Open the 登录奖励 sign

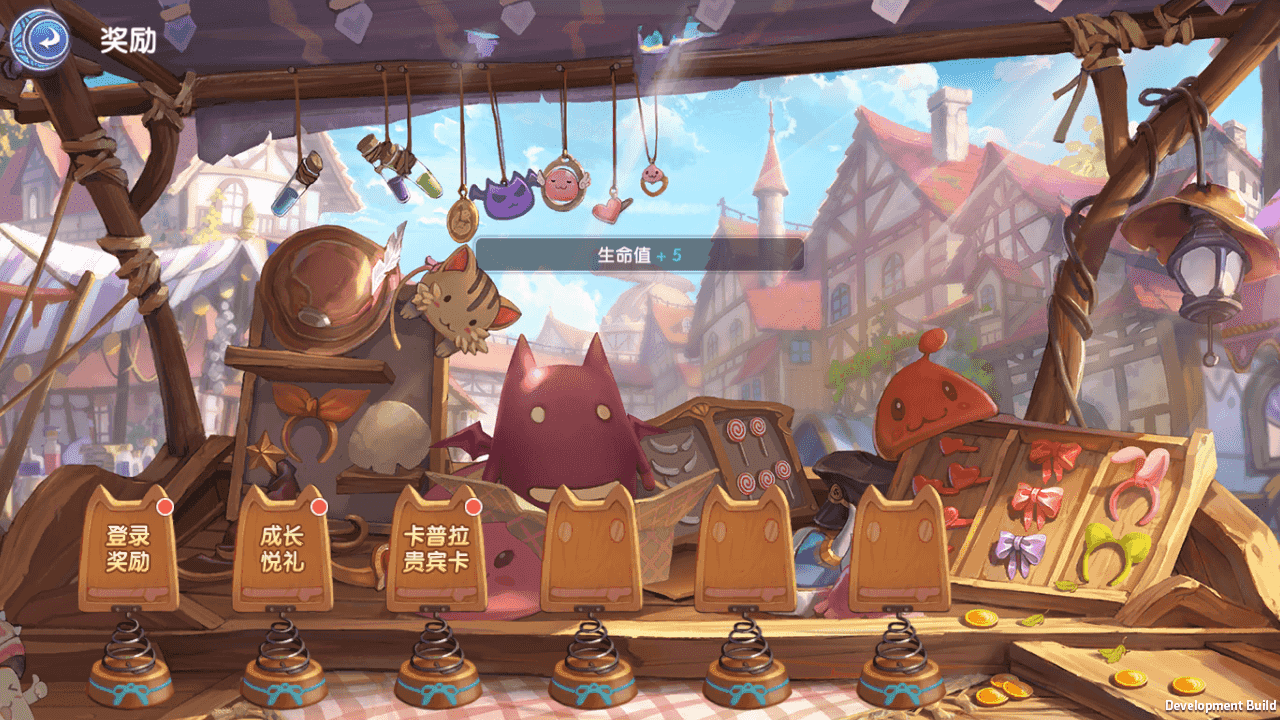click(x=128, y=550)
